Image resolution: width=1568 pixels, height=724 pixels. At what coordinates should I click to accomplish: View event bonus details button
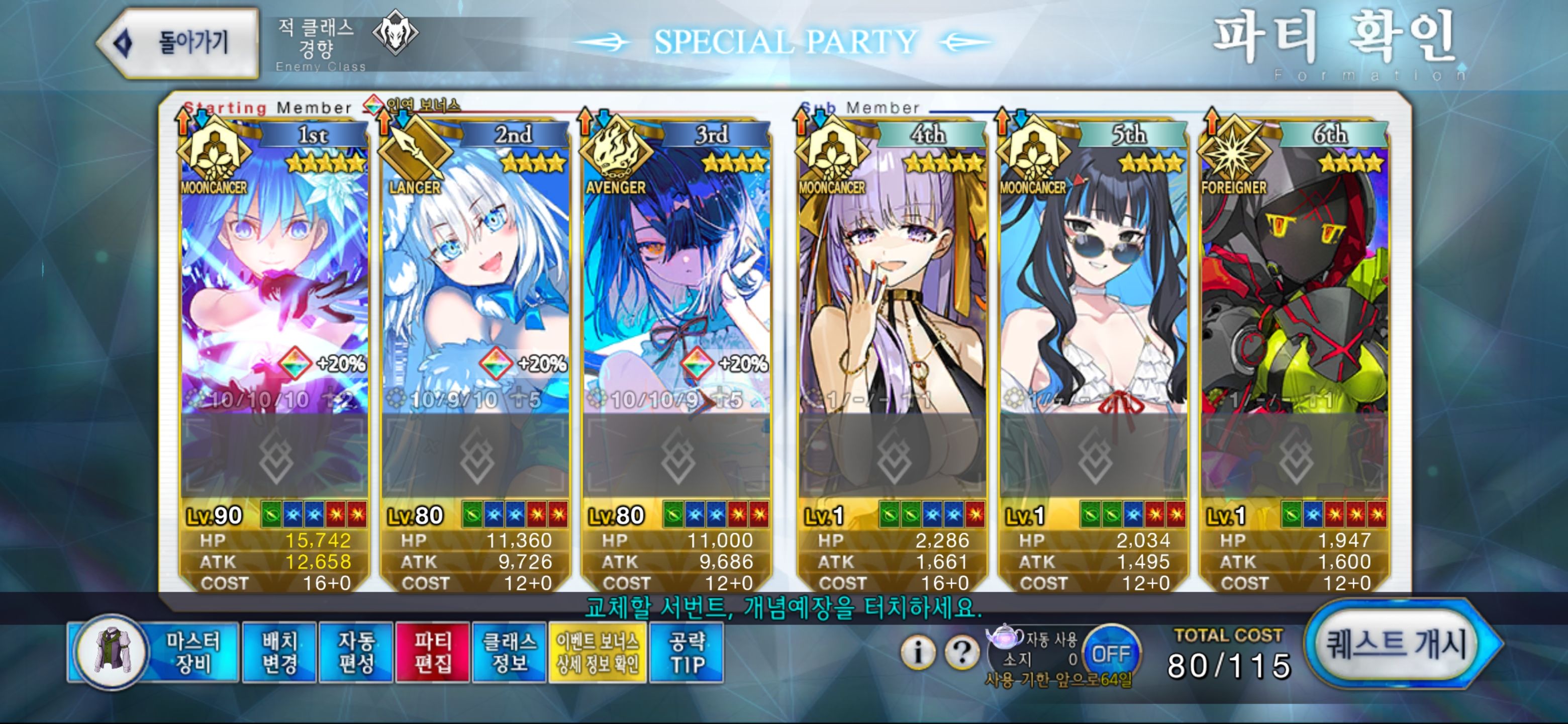coord(597,652)
